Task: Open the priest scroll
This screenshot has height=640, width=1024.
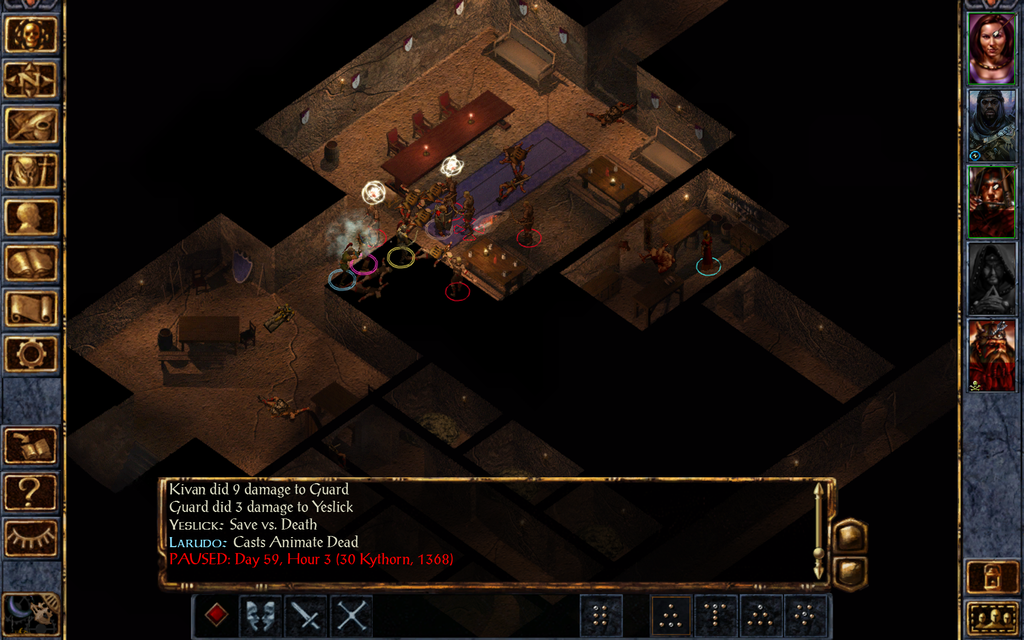Action: (x=31, y=308)
